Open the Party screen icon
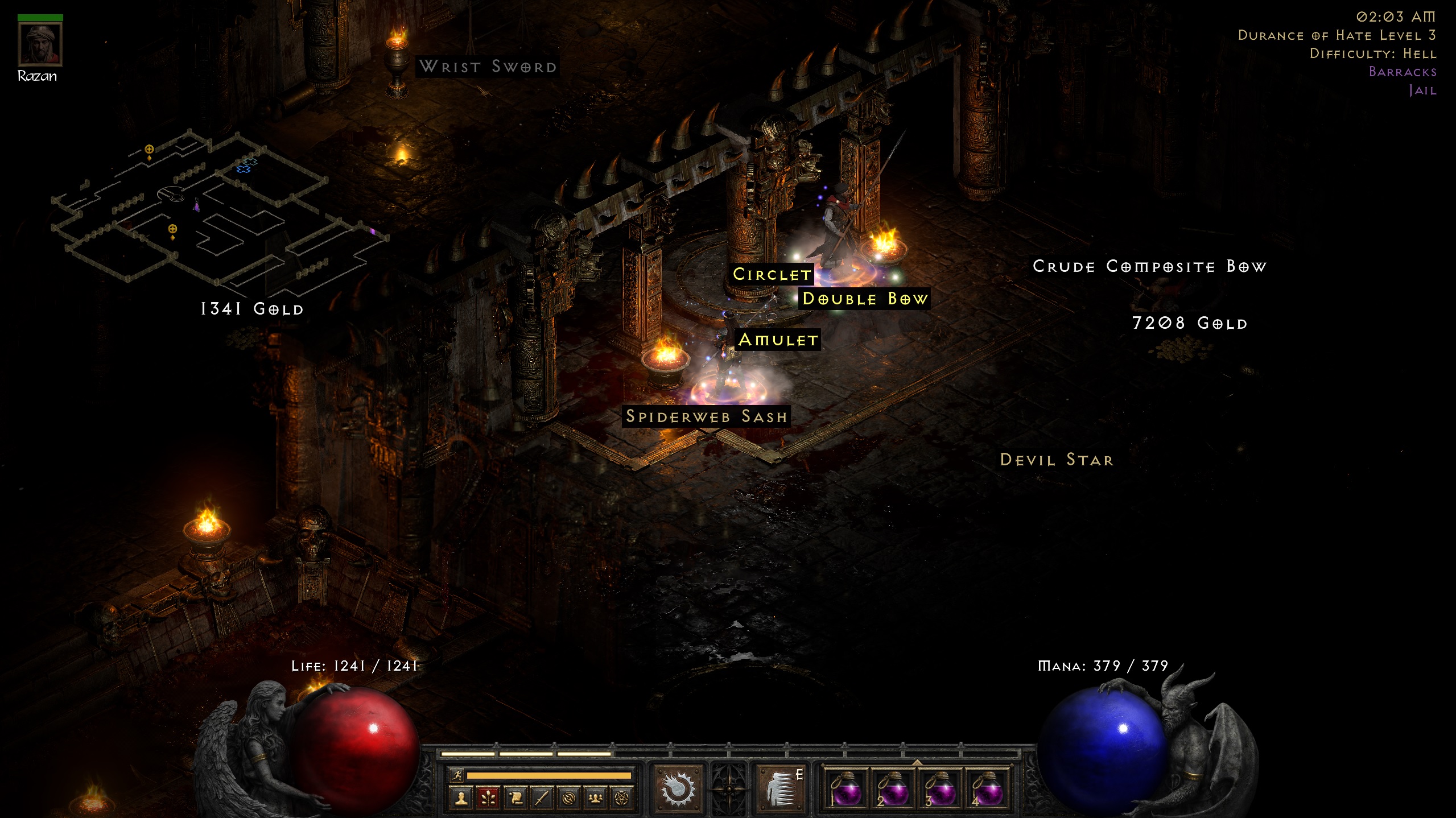This screenshot has width=1456, height=818. click(595, 799)
